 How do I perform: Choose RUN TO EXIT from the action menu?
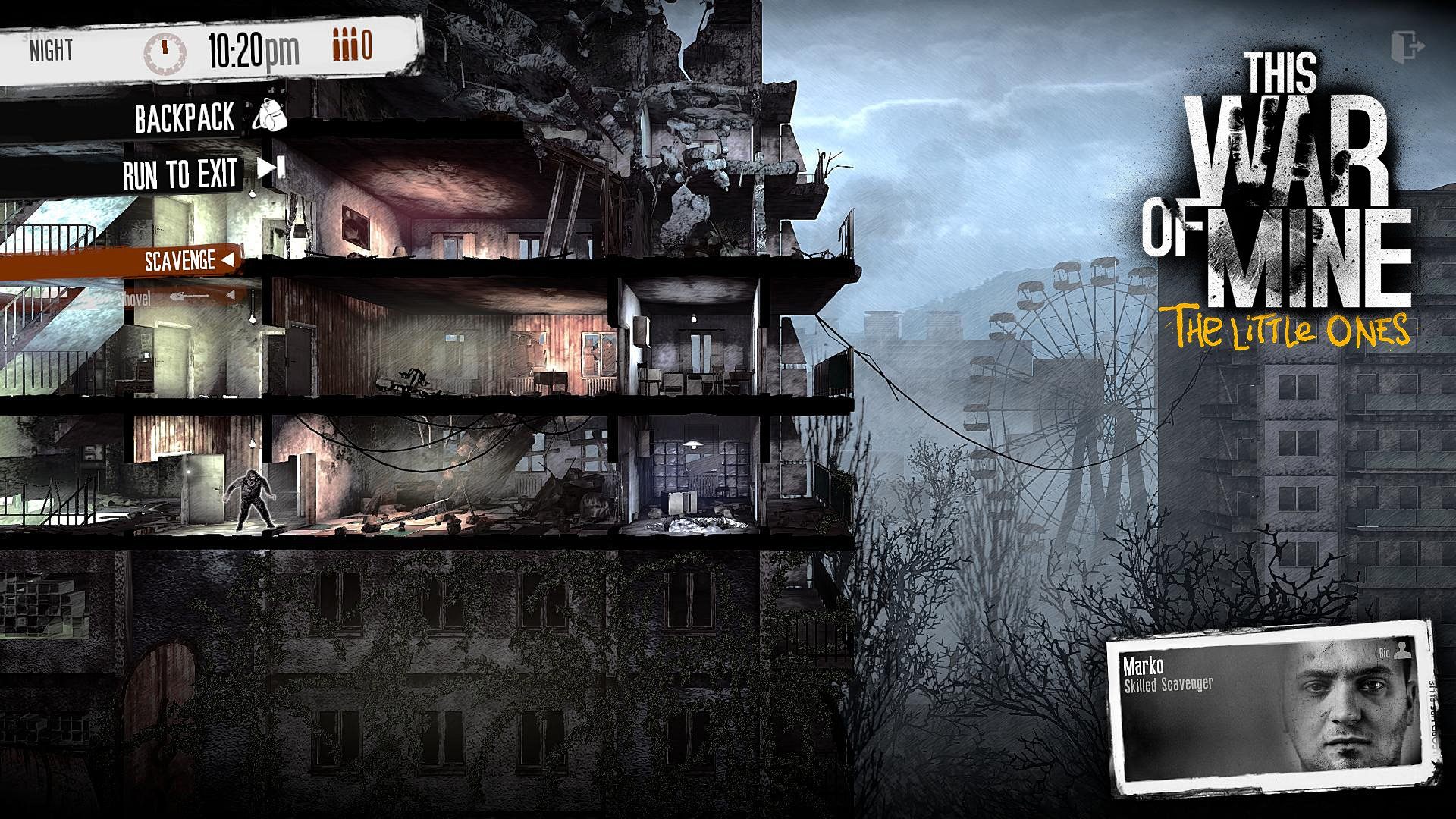tap(180, 173)
